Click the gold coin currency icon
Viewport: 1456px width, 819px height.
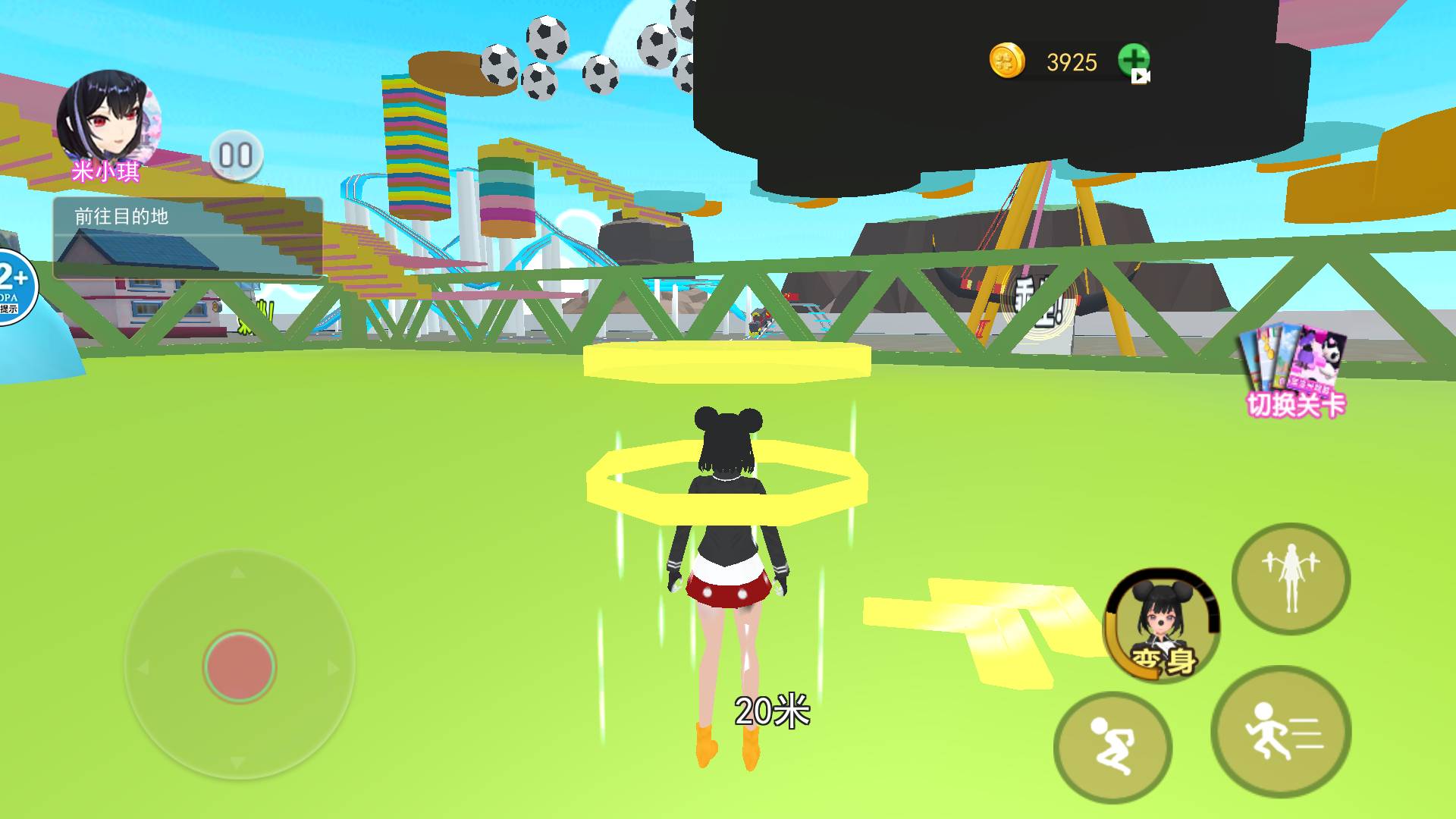(1006, 61)
